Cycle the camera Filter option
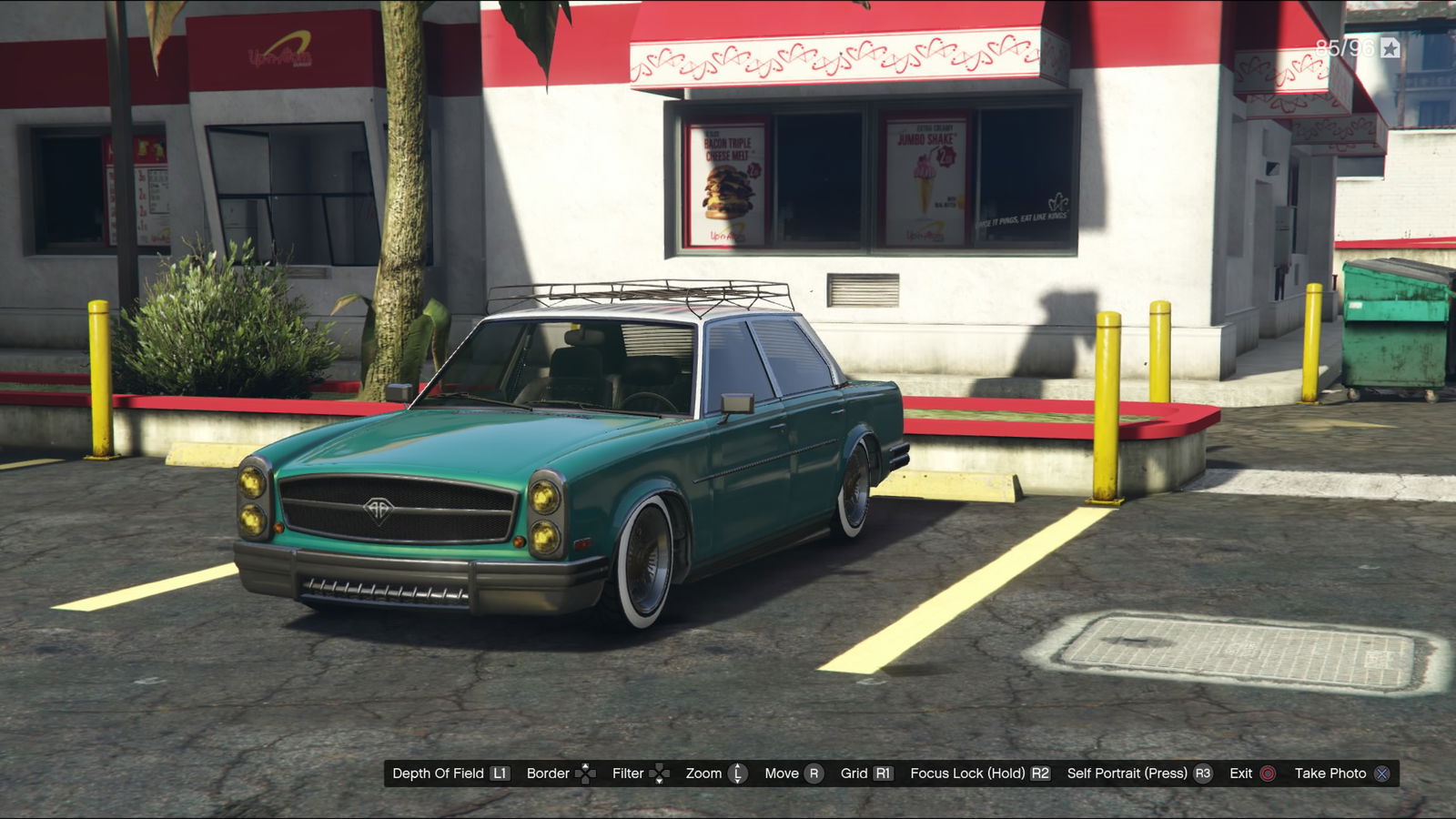 (640, 773)
